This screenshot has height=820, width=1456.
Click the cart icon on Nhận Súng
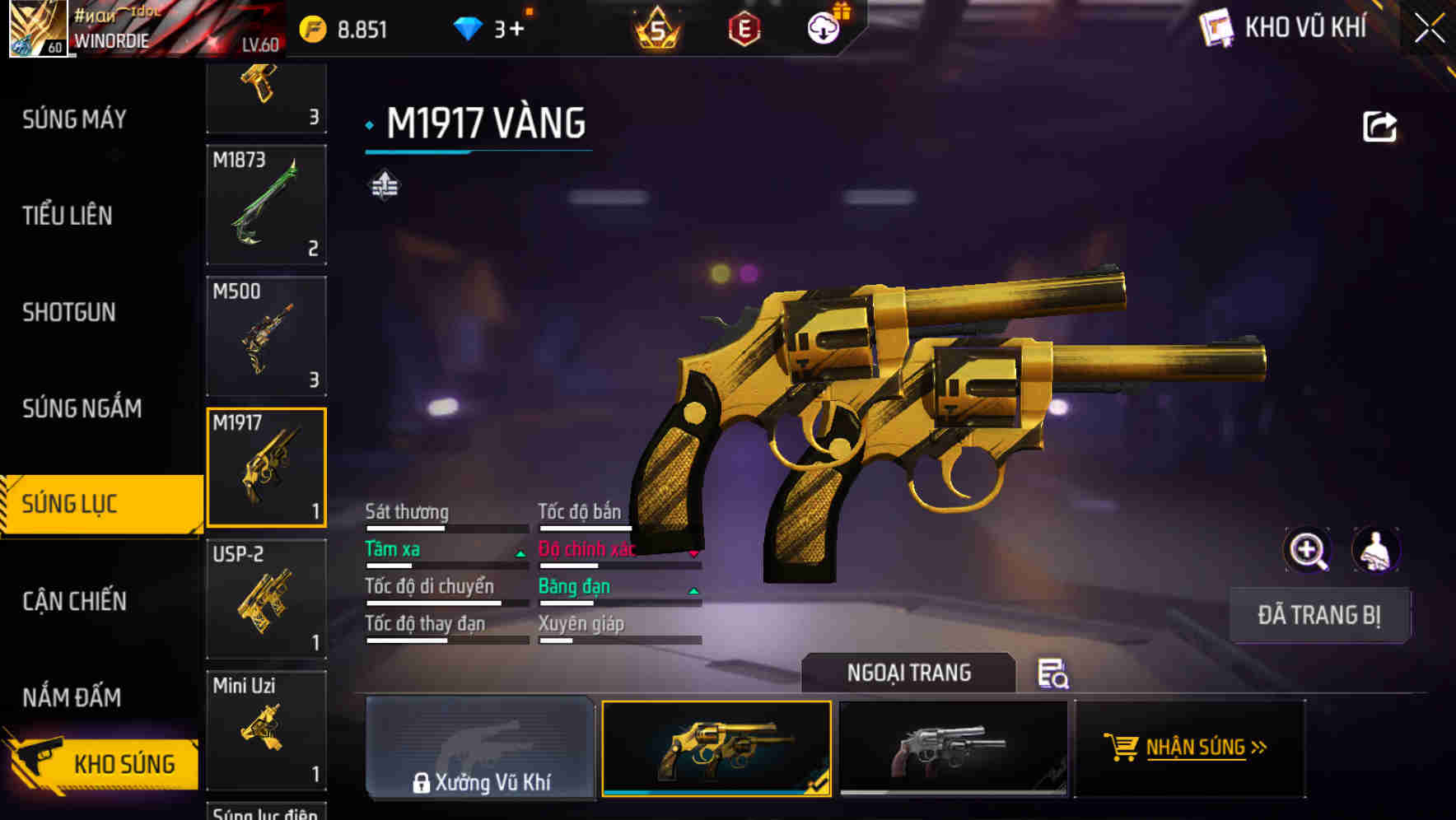pyautogui.click(x=1122, y=748)
